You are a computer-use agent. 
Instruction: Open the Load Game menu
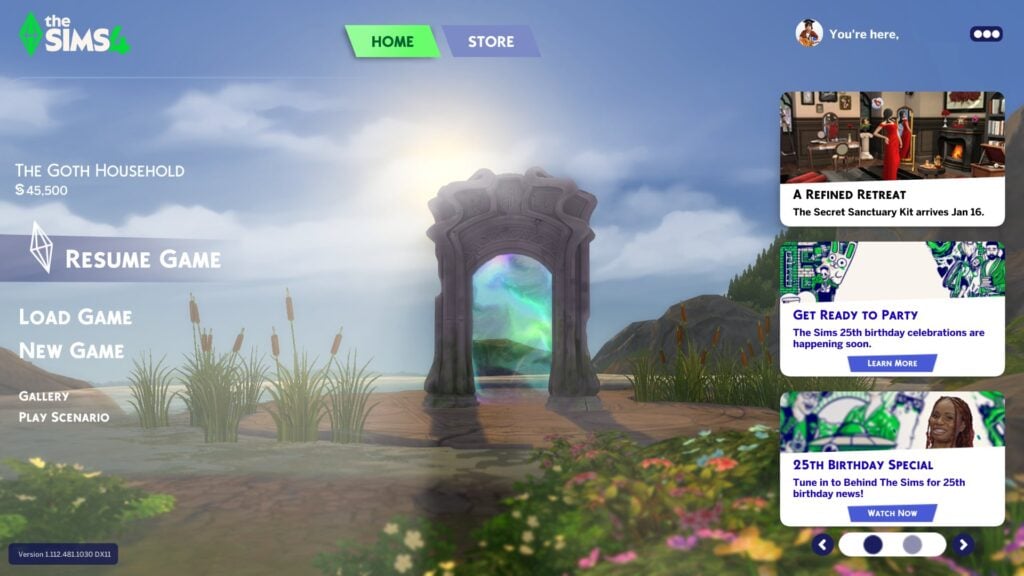coord(76,317)
